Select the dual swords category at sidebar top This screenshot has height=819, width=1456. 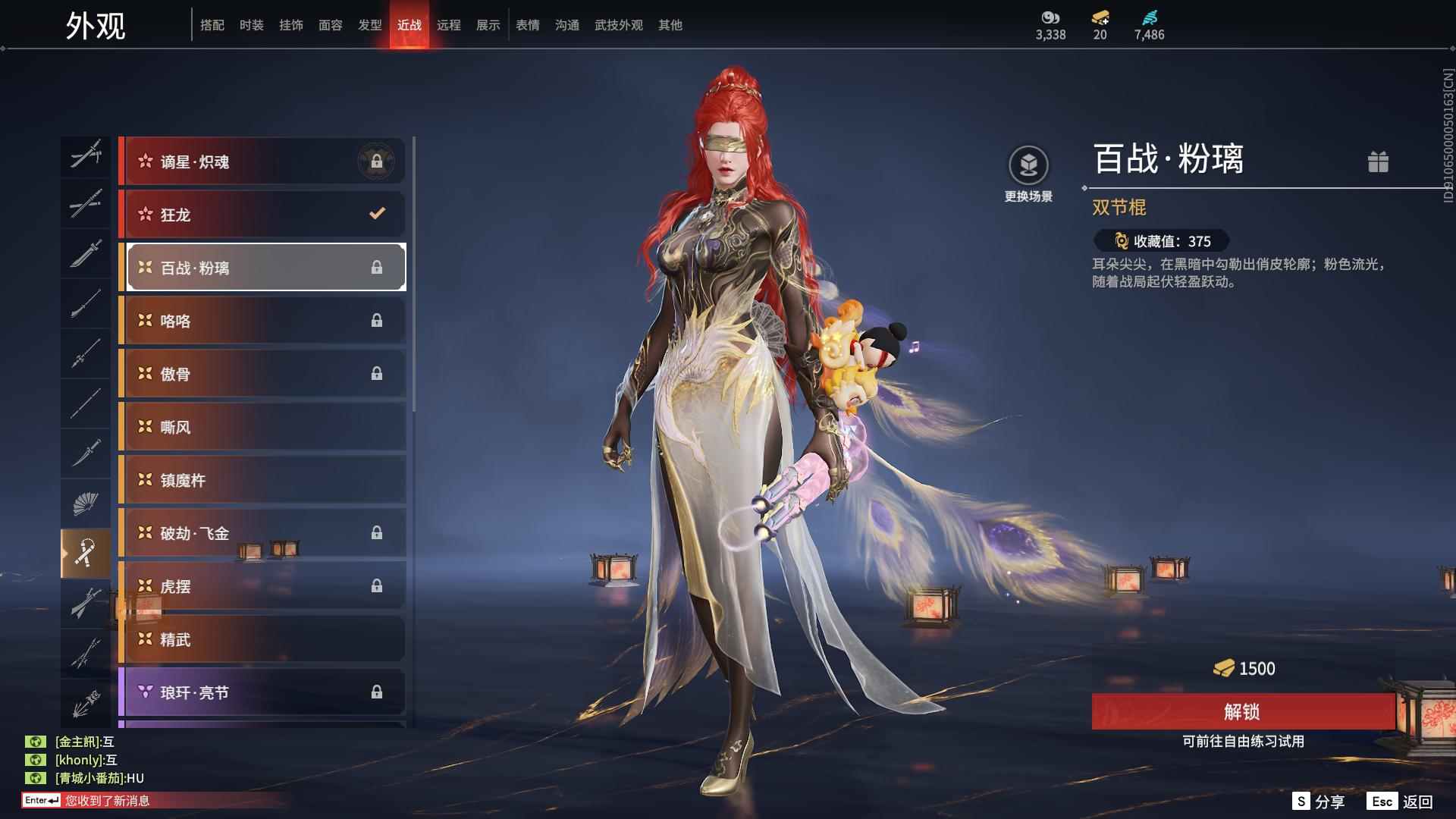click(x=86, y=157)
